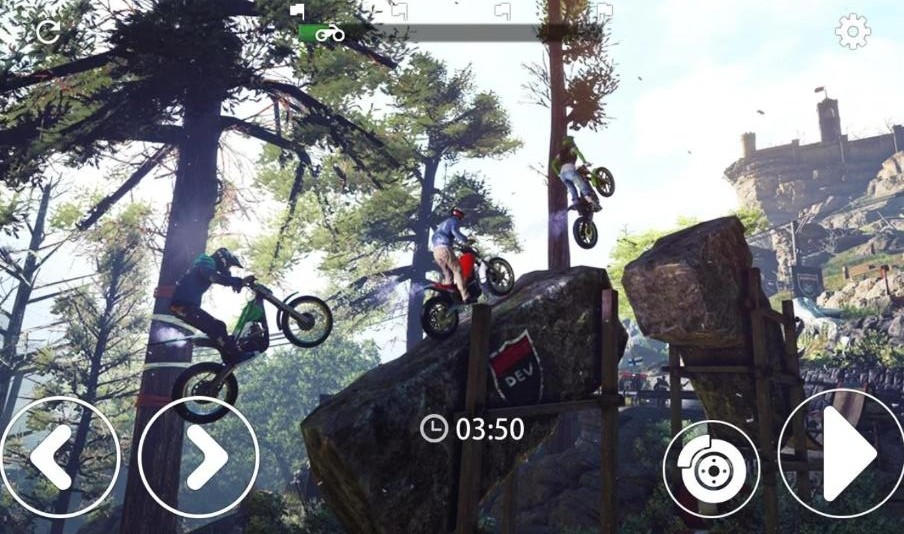
Task: Lean the bike forward with right arrow
Action: (199, 457)
